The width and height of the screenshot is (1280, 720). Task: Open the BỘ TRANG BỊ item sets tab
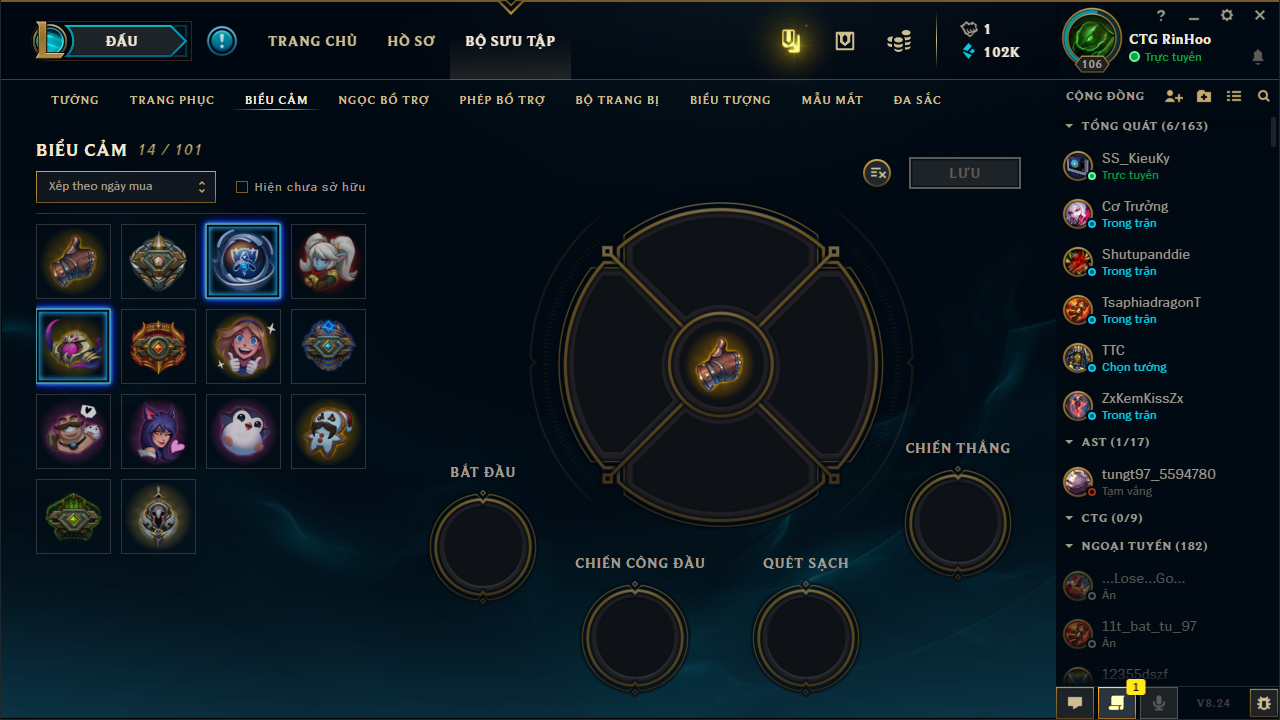617,100
